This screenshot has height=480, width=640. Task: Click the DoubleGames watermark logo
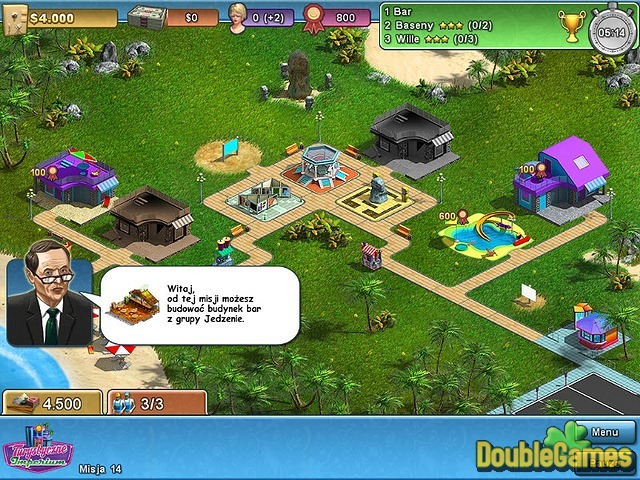tap(555, 455)
